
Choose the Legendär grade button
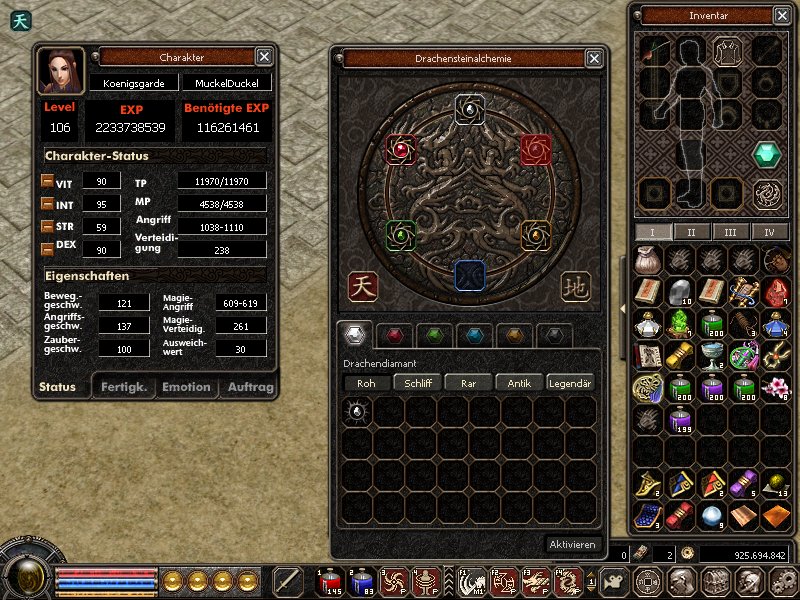click(x=571, y=383)
